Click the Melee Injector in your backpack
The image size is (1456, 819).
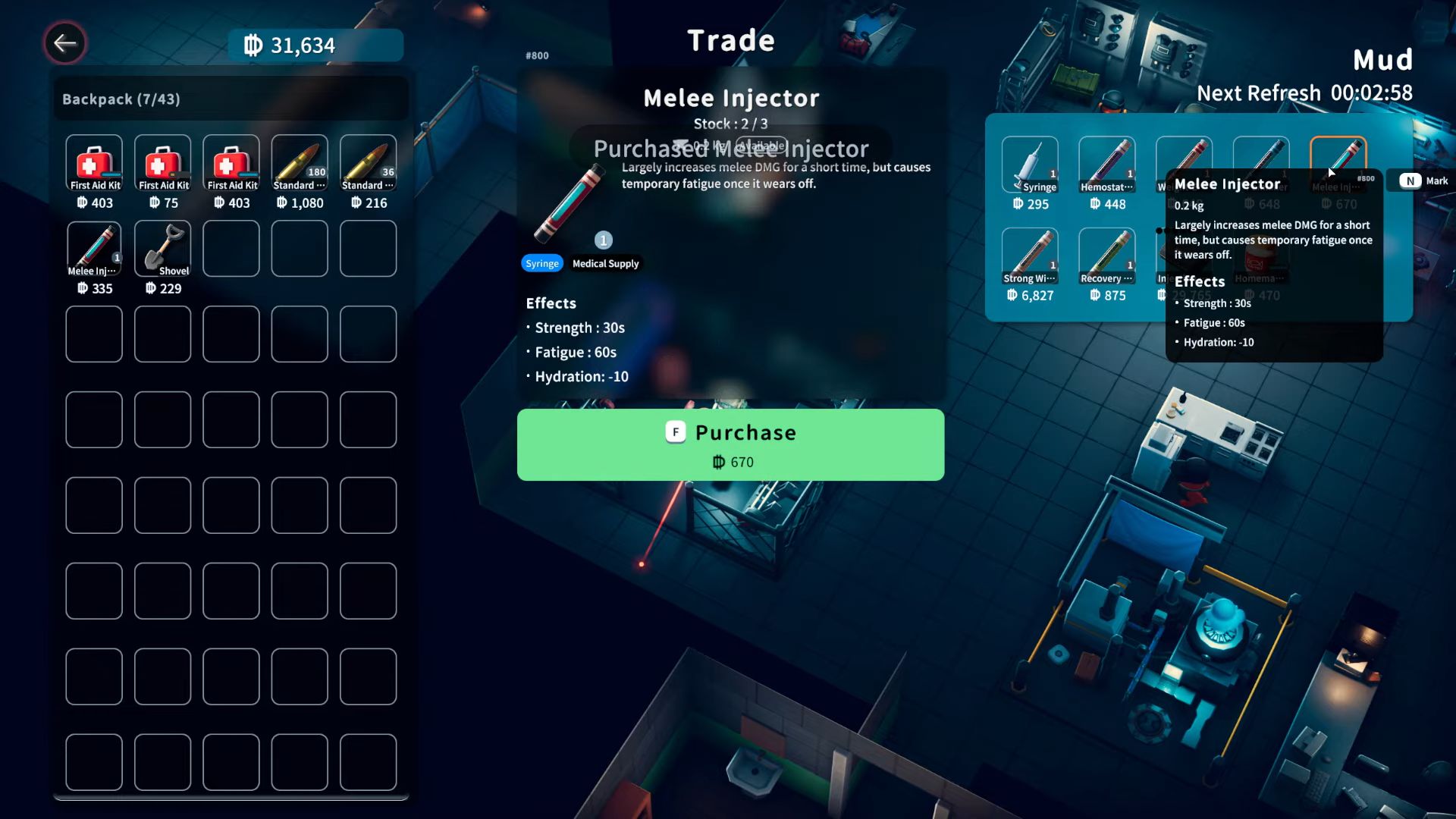click(x=94, y=248)
